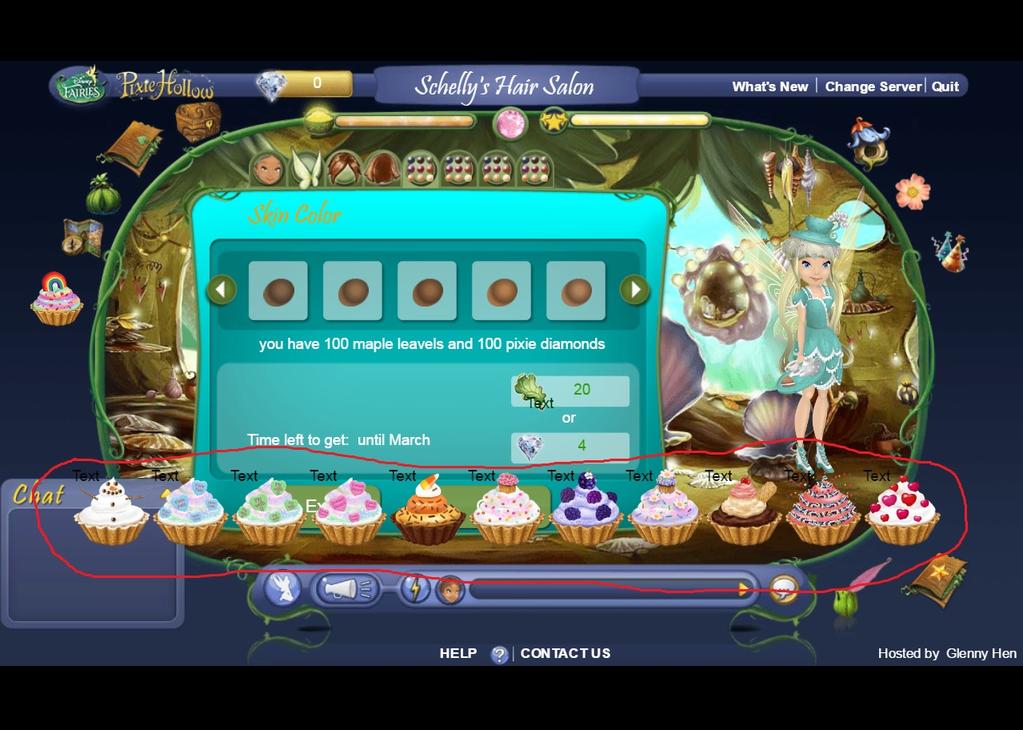
Task: Click the pink flower icon
Action: 911,191
